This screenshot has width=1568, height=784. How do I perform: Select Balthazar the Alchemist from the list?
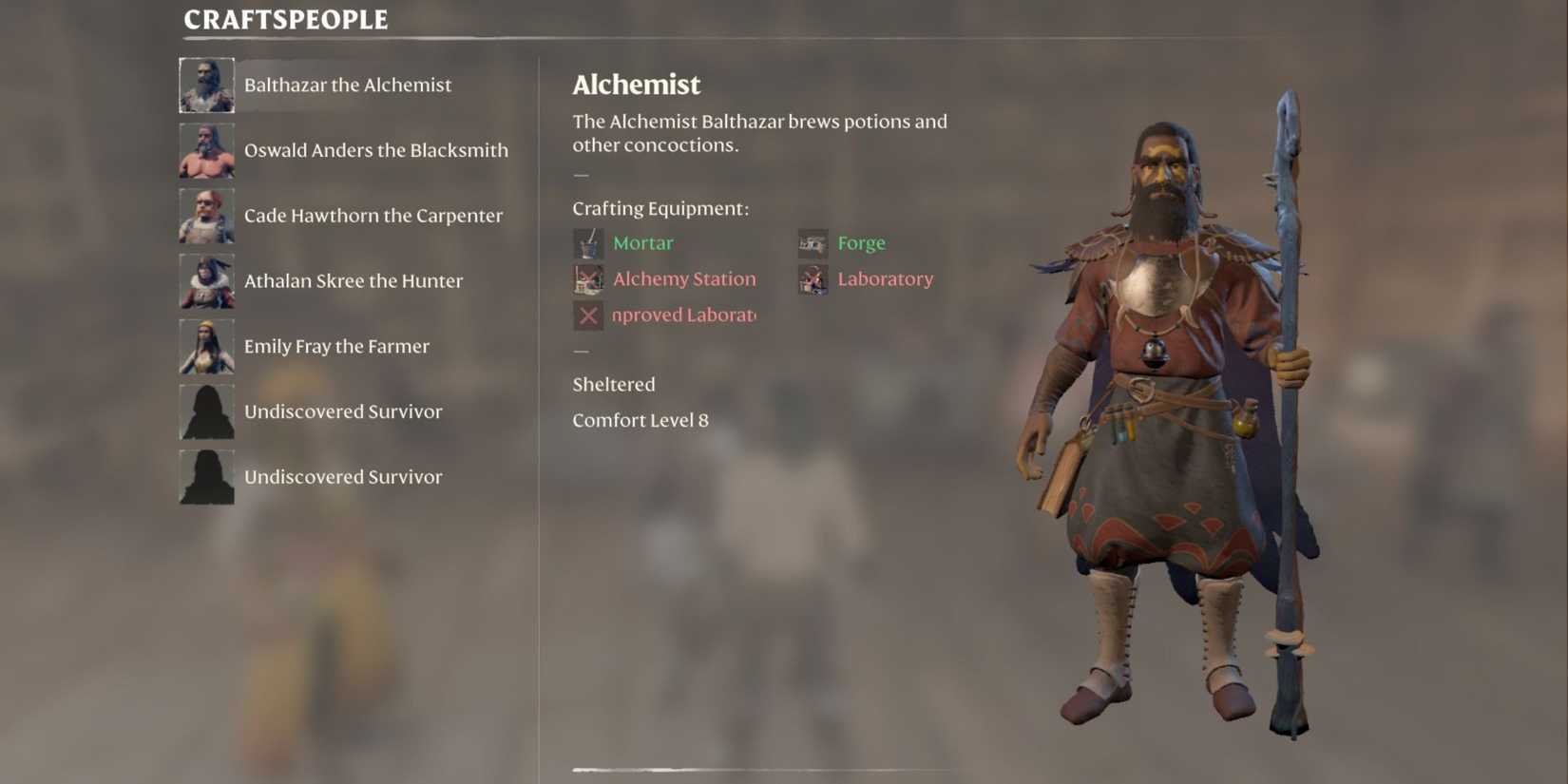347,85
